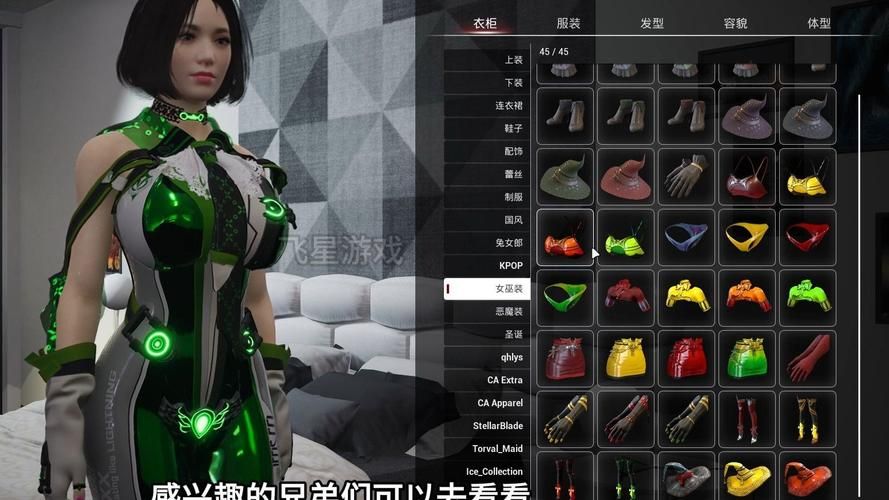Select the KPOP outfit category
Screen dimensions: 889x500
coord(511,266)
